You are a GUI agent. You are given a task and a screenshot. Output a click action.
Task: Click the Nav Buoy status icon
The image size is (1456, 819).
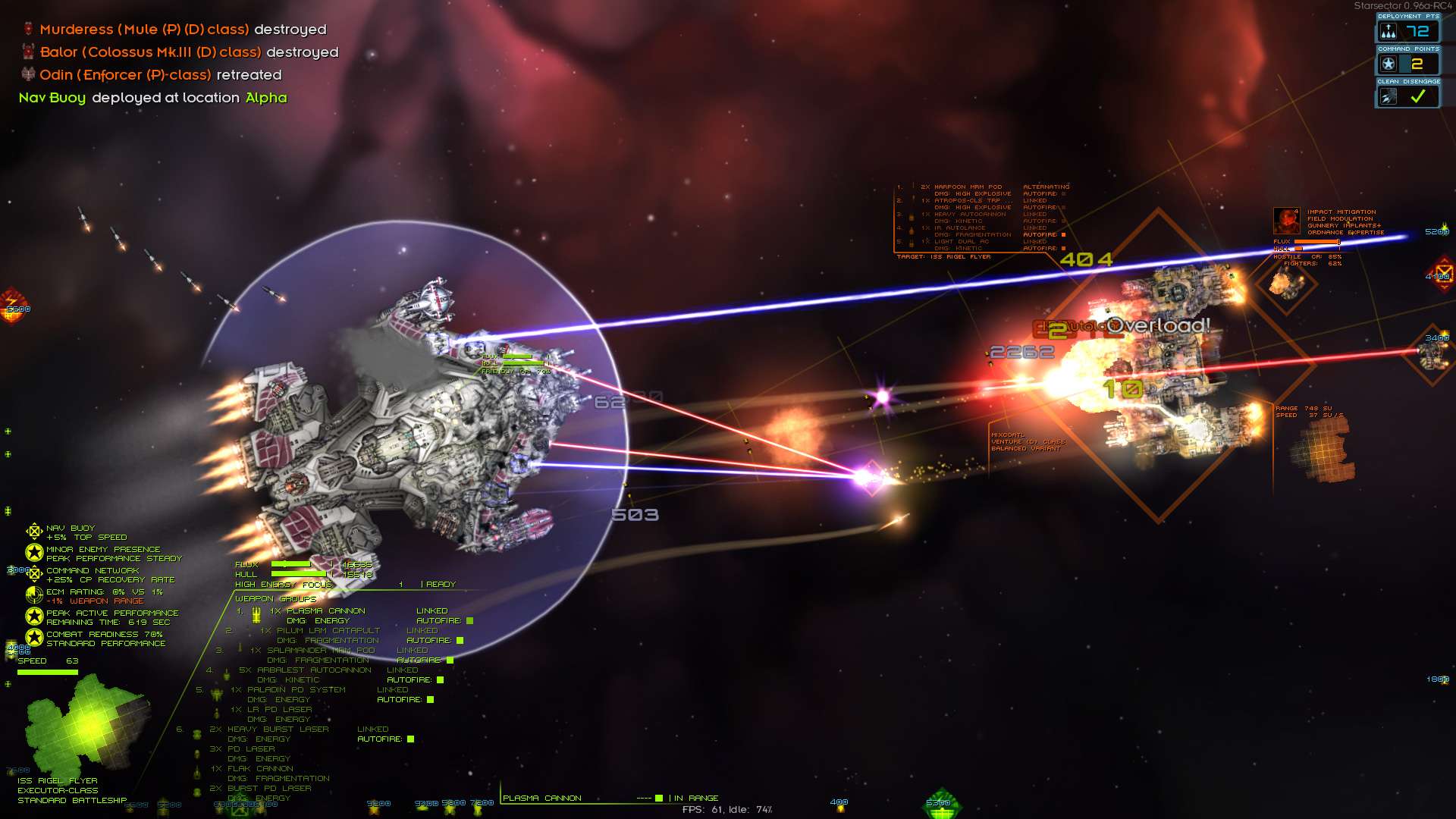point(34,532)
